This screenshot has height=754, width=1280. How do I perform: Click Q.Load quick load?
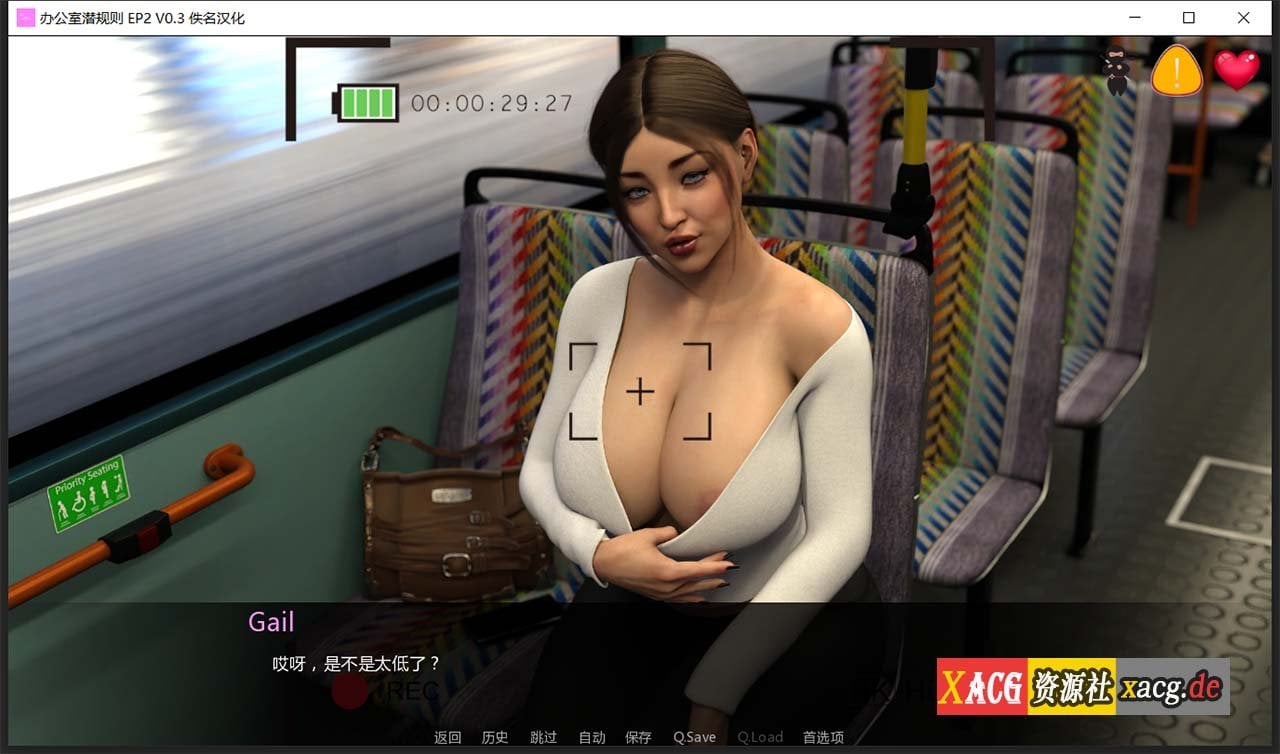click(760, 737)
